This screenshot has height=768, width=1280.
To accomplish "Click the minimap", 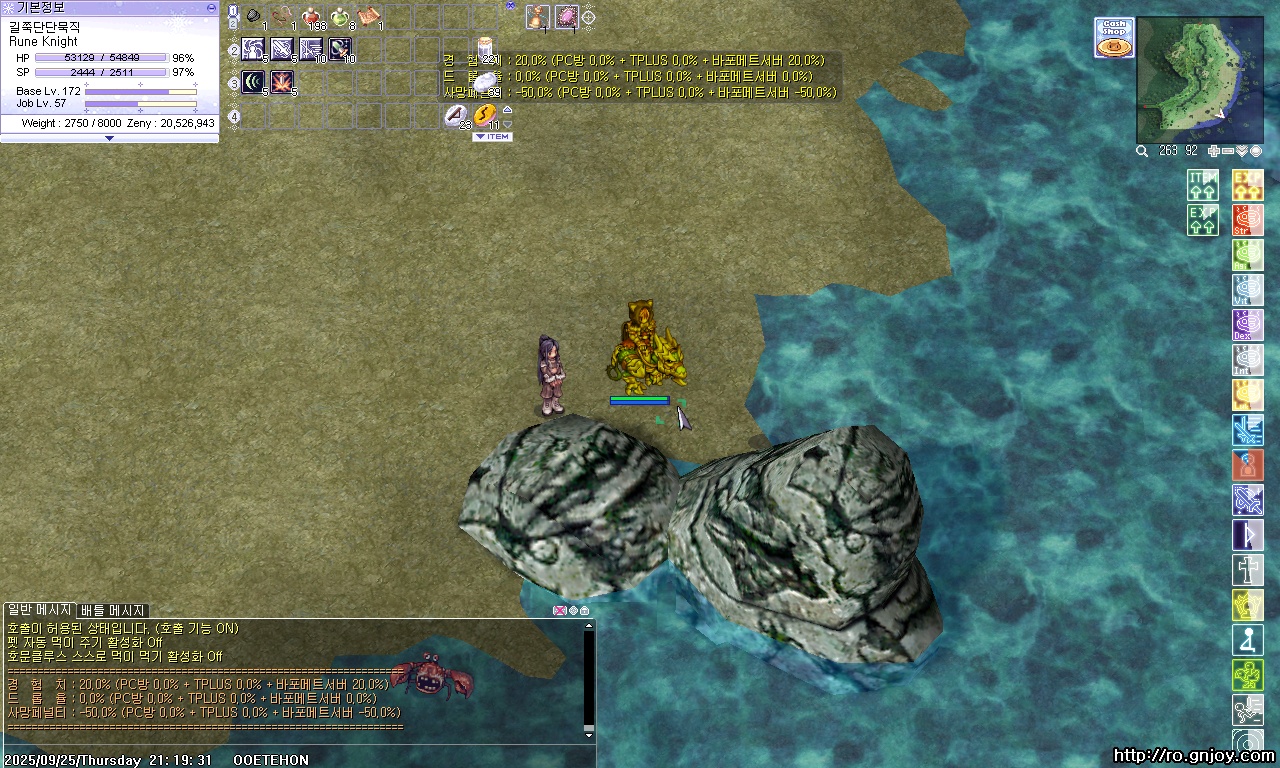I will click(1199, 80).
